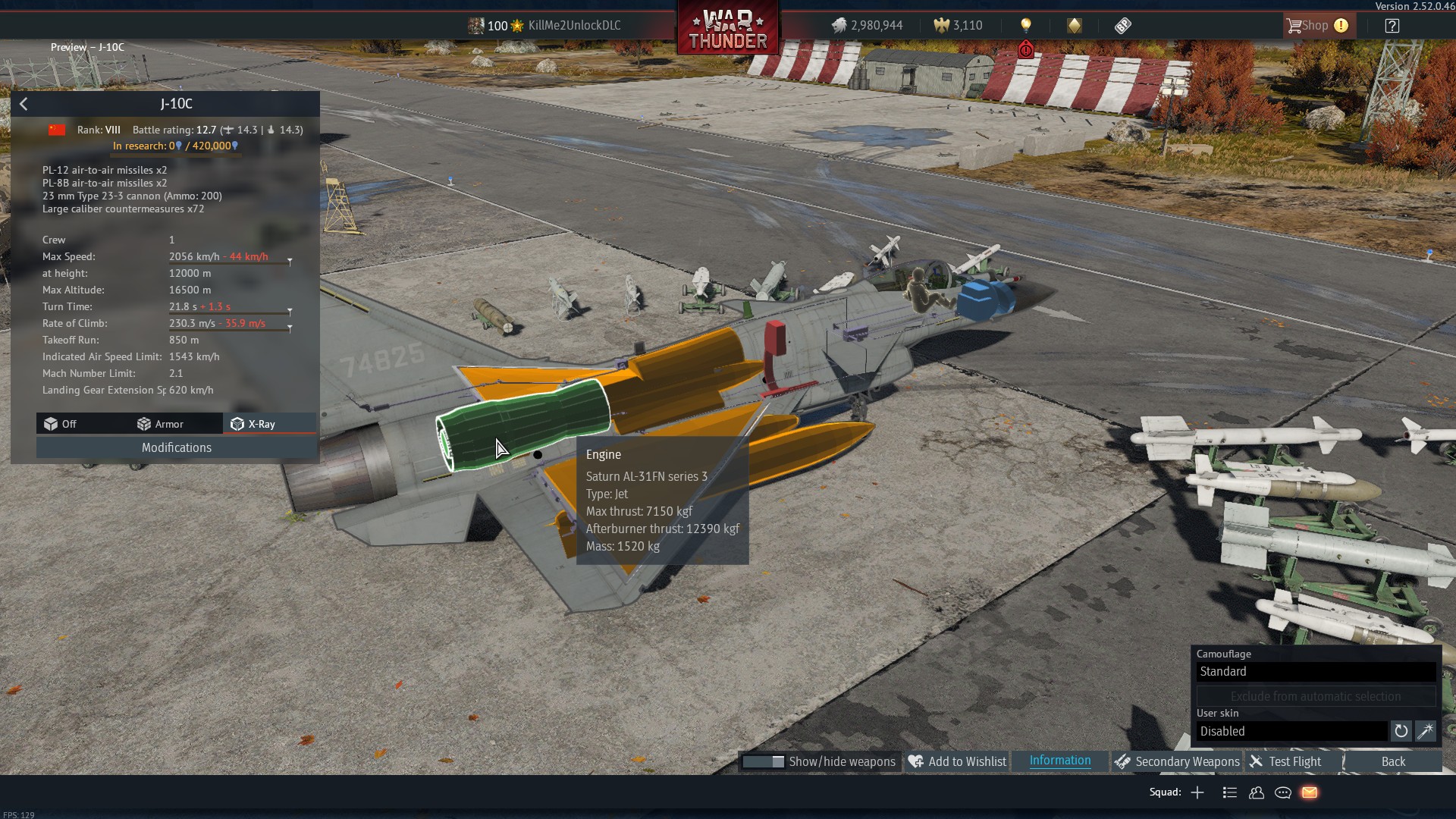Screen dimensions: 1456x819
Task: Open the KillMe2UnlockDLC player profile
Action: pos(573,26)
